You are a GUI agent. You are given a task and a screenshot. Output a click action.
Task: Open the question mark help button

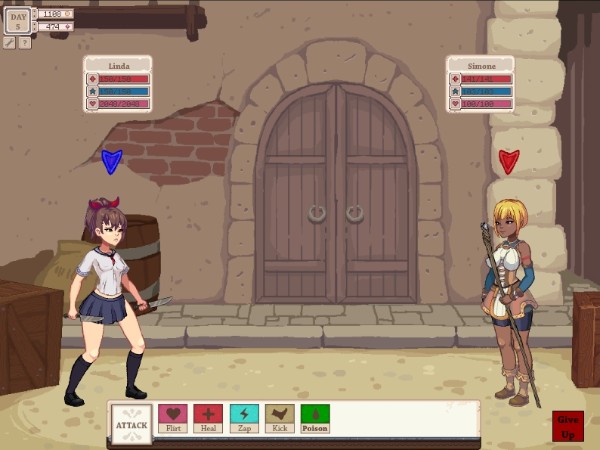[x=25, y=43]
